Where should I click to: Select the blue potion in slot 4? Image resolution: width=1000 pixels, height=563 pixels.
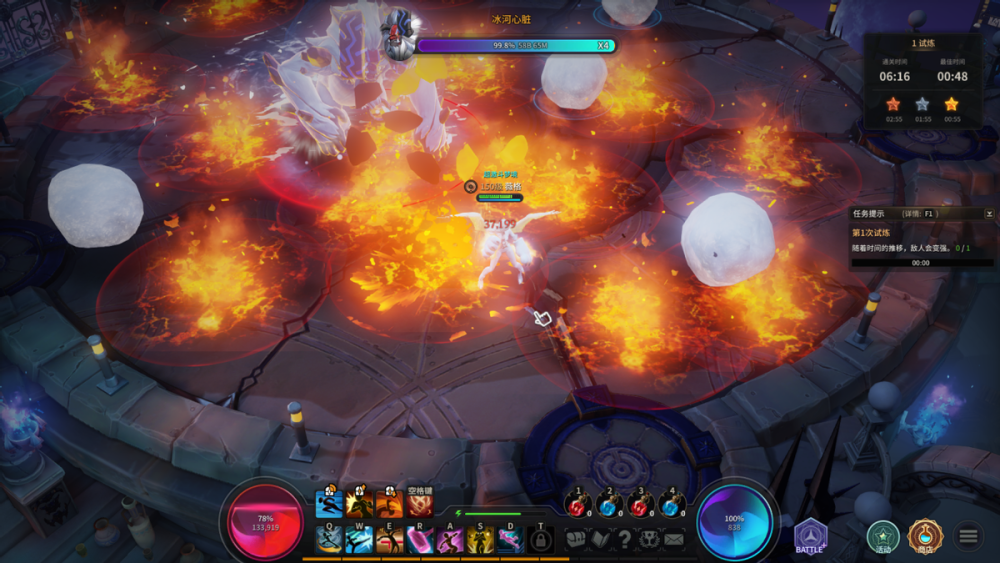[x=671, y=505]
